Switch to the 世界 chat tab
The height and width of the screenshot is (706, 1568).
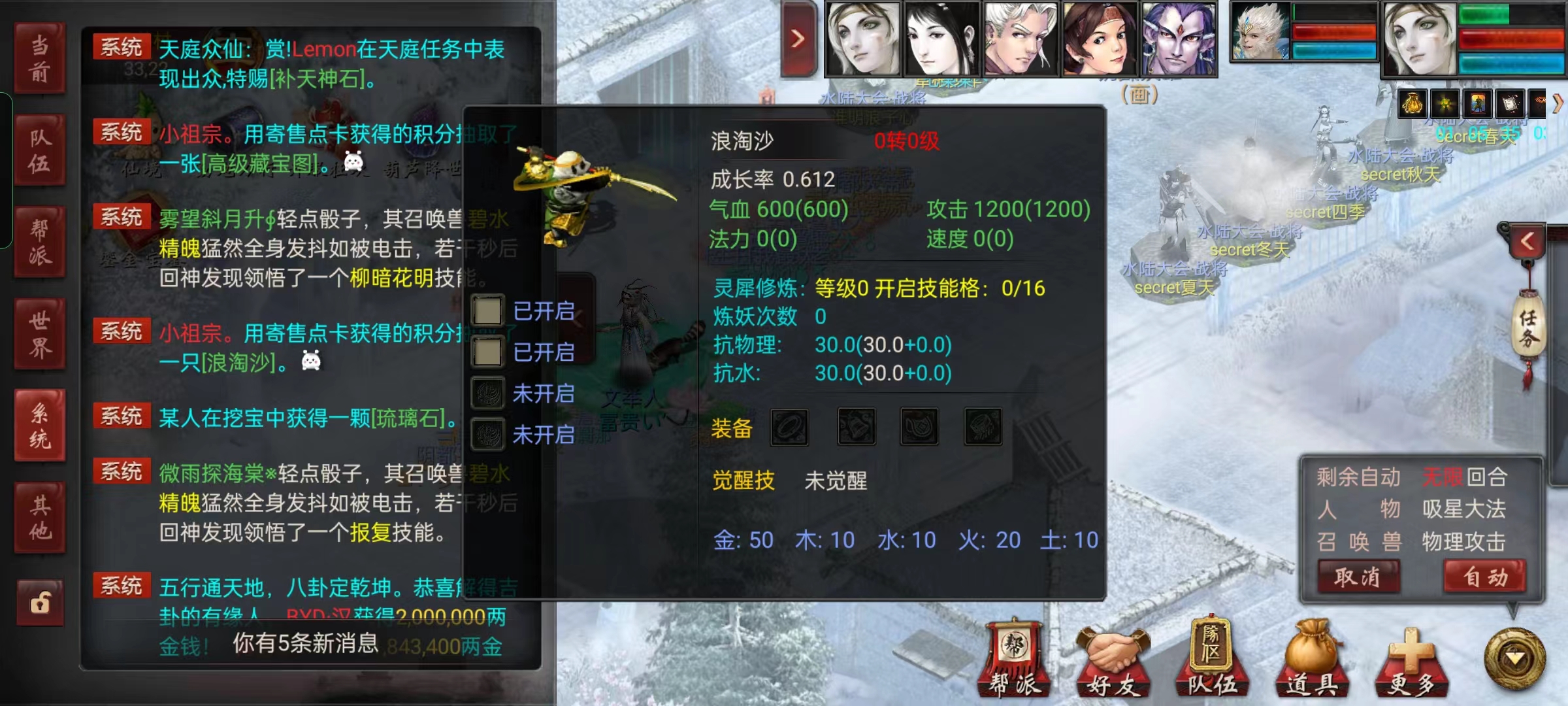(39, 333)
